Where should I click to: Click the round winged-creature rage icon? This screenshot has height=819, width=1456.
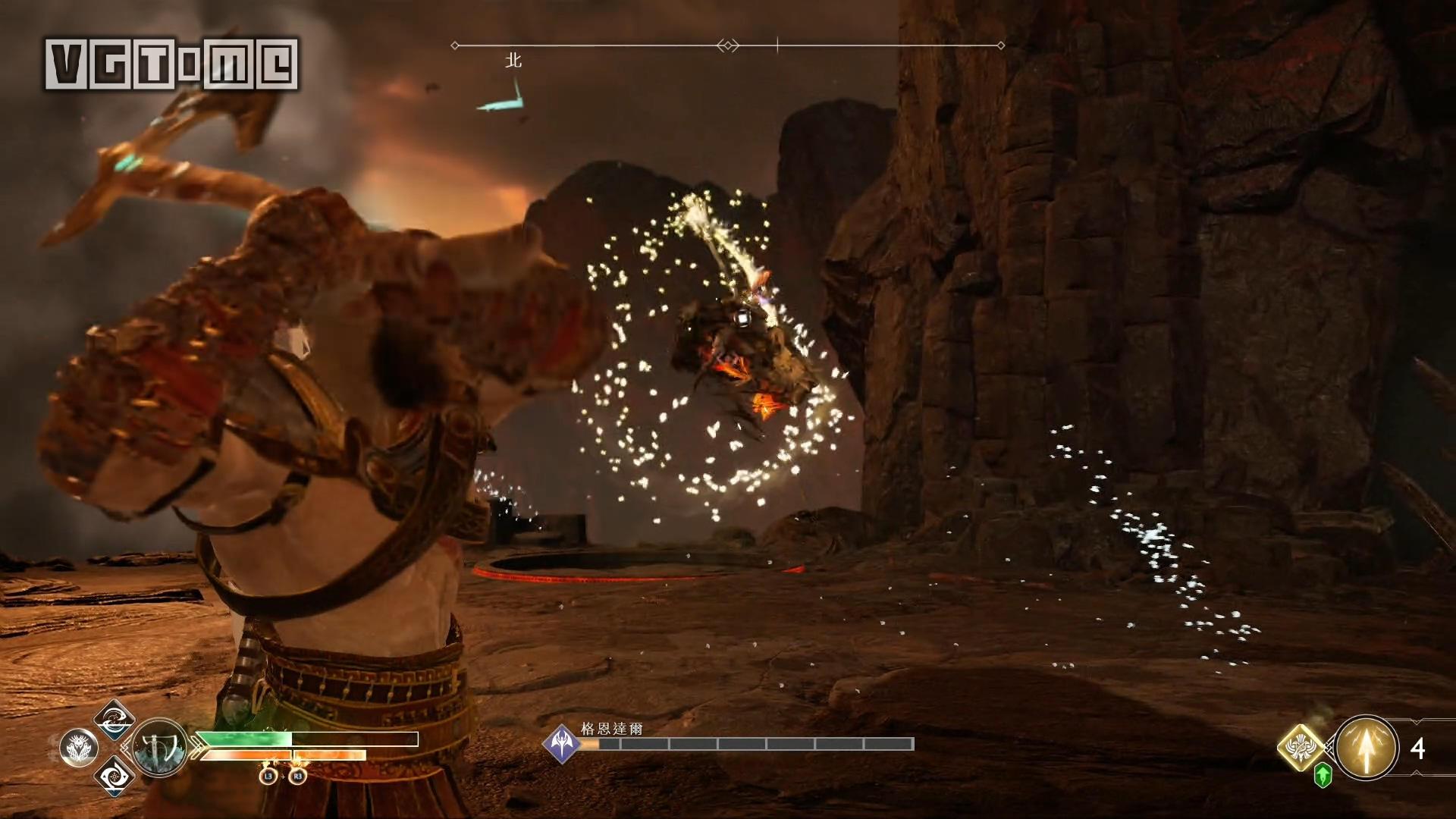[78, 748]
